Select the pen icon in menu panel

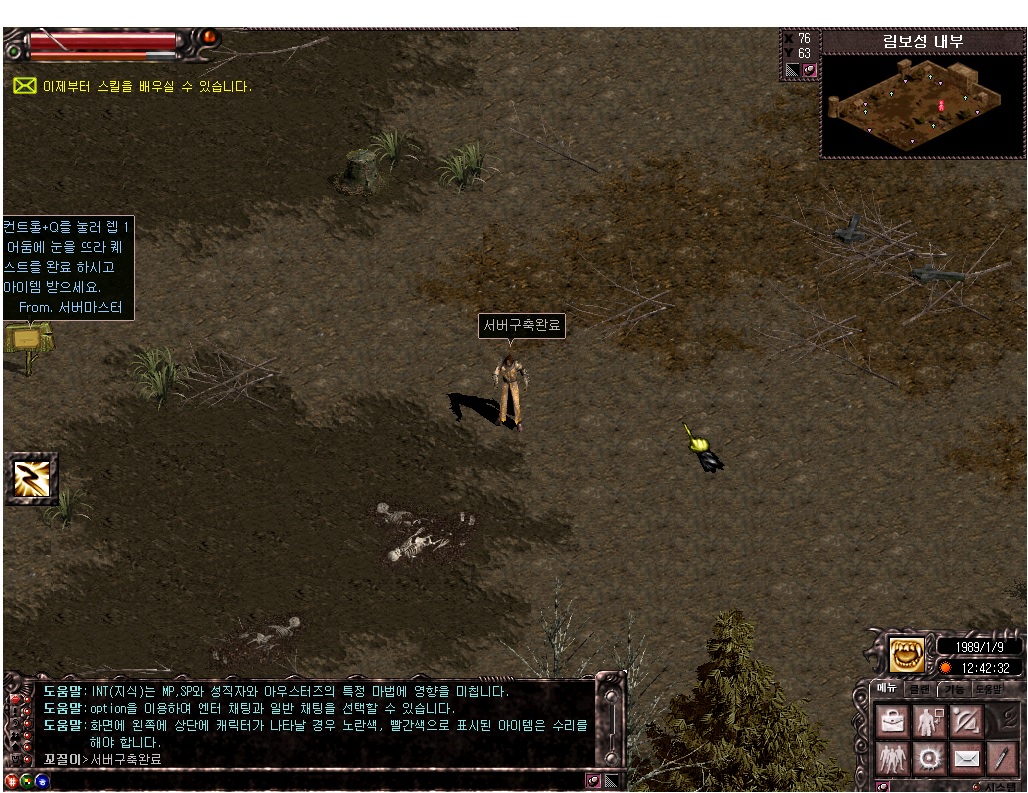(1001, 757)
